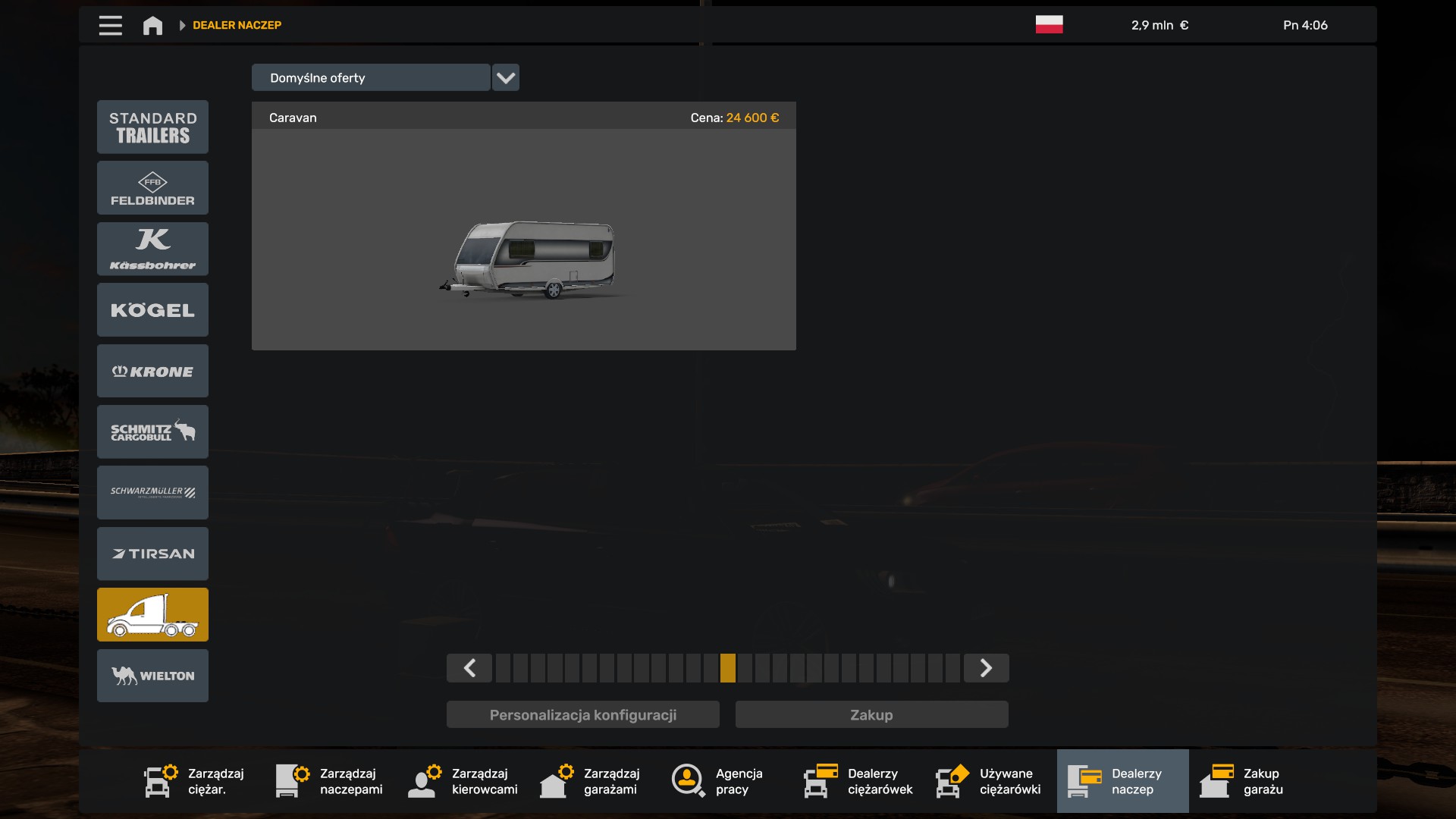Open Zarządzaj garażami management

pyautogui.click(x=590, y=781)
